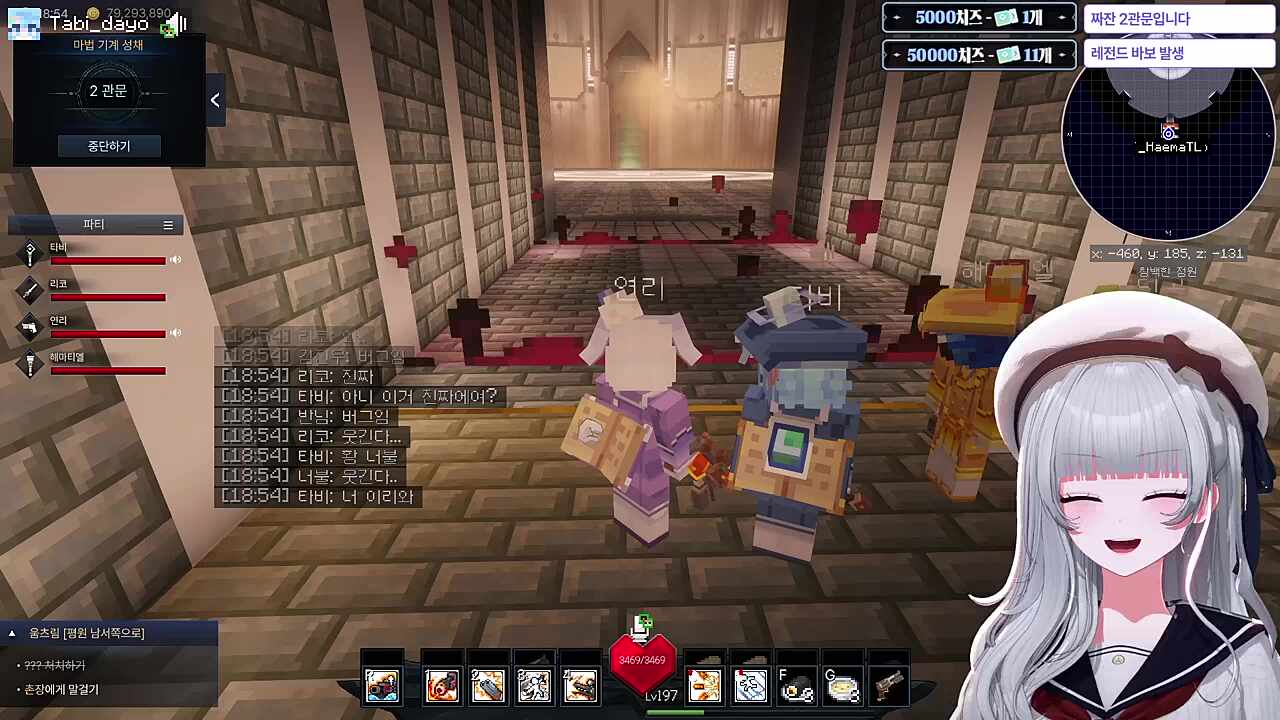Image resolution: width=1280 pixels, height=720 pixels.
Task: Select the 50000치즈 - 11개 donation entry
Action: tap(979, 55)
